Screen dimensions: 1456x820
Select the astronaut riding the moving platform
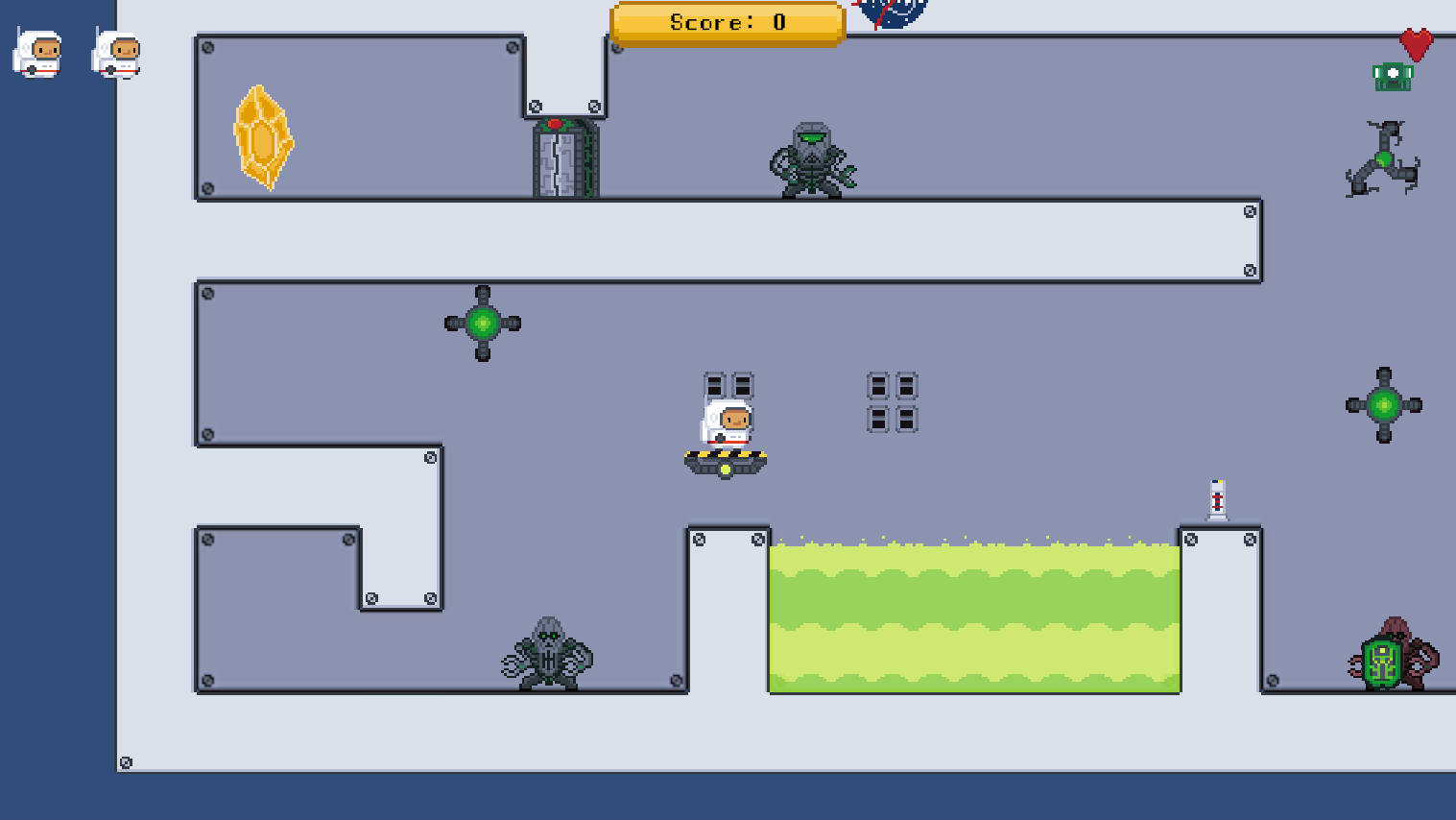pos(726,422)
